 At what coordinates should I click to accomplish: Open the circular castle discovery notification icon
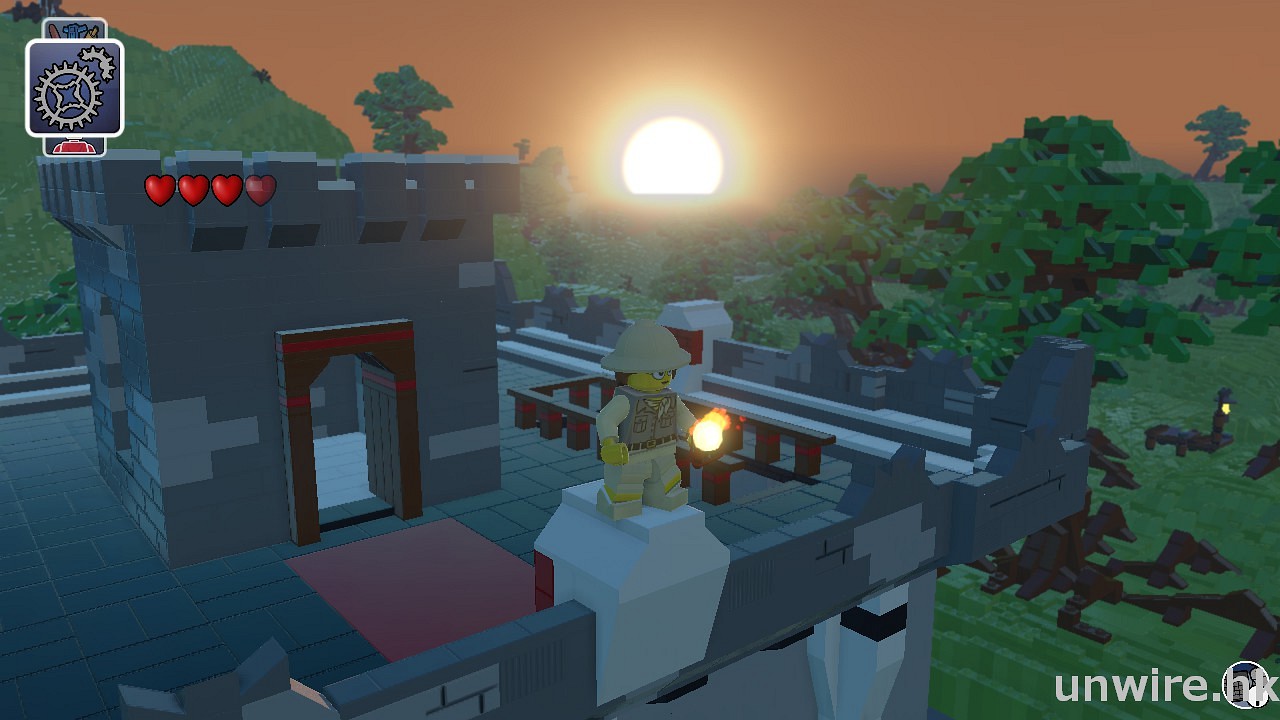[1246, 686]
